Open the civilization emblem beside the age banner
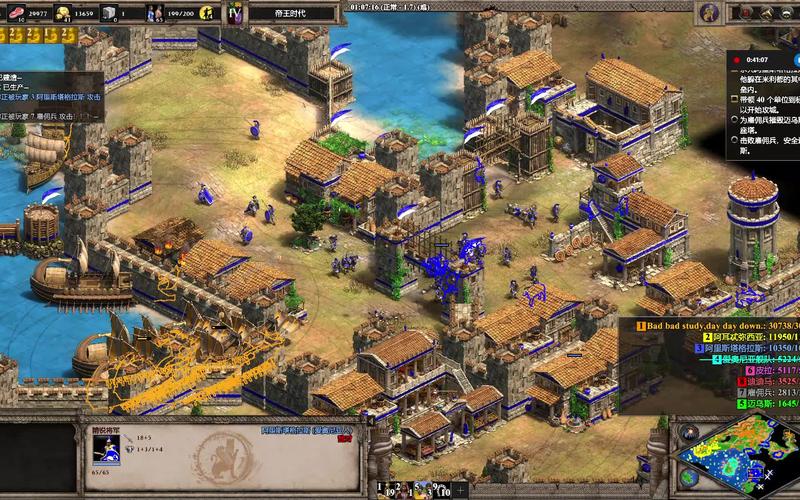The image size is (800, 500). (235, 13)
